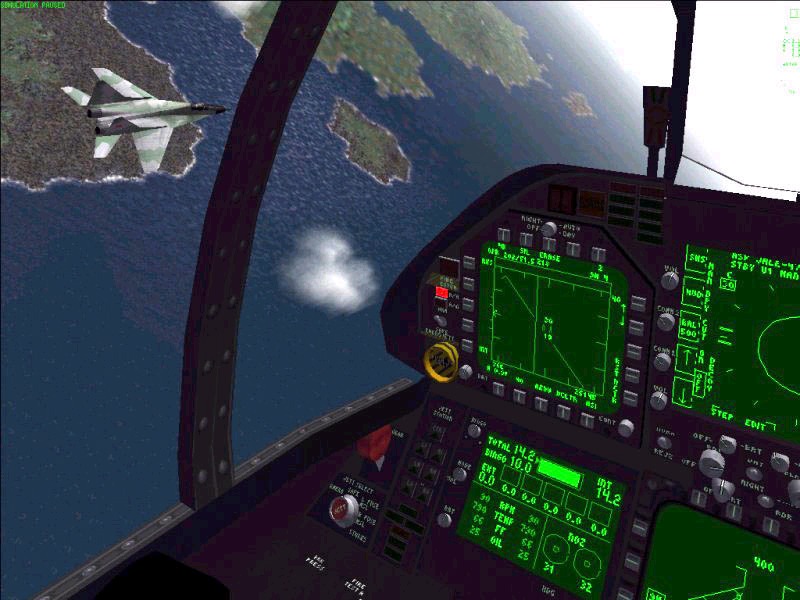Push the yellow-striped emergency jettison button
The image size is (800, 600).
(437, 359)
